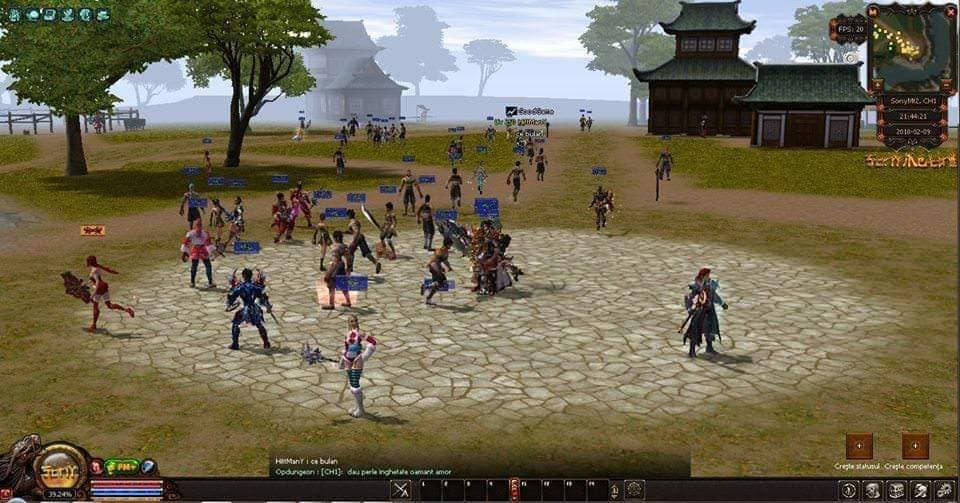This screenshot has width=960, height=503.
Task: Open the character helmet menu button
Action: pyautogui.click(x=872, y=490)
